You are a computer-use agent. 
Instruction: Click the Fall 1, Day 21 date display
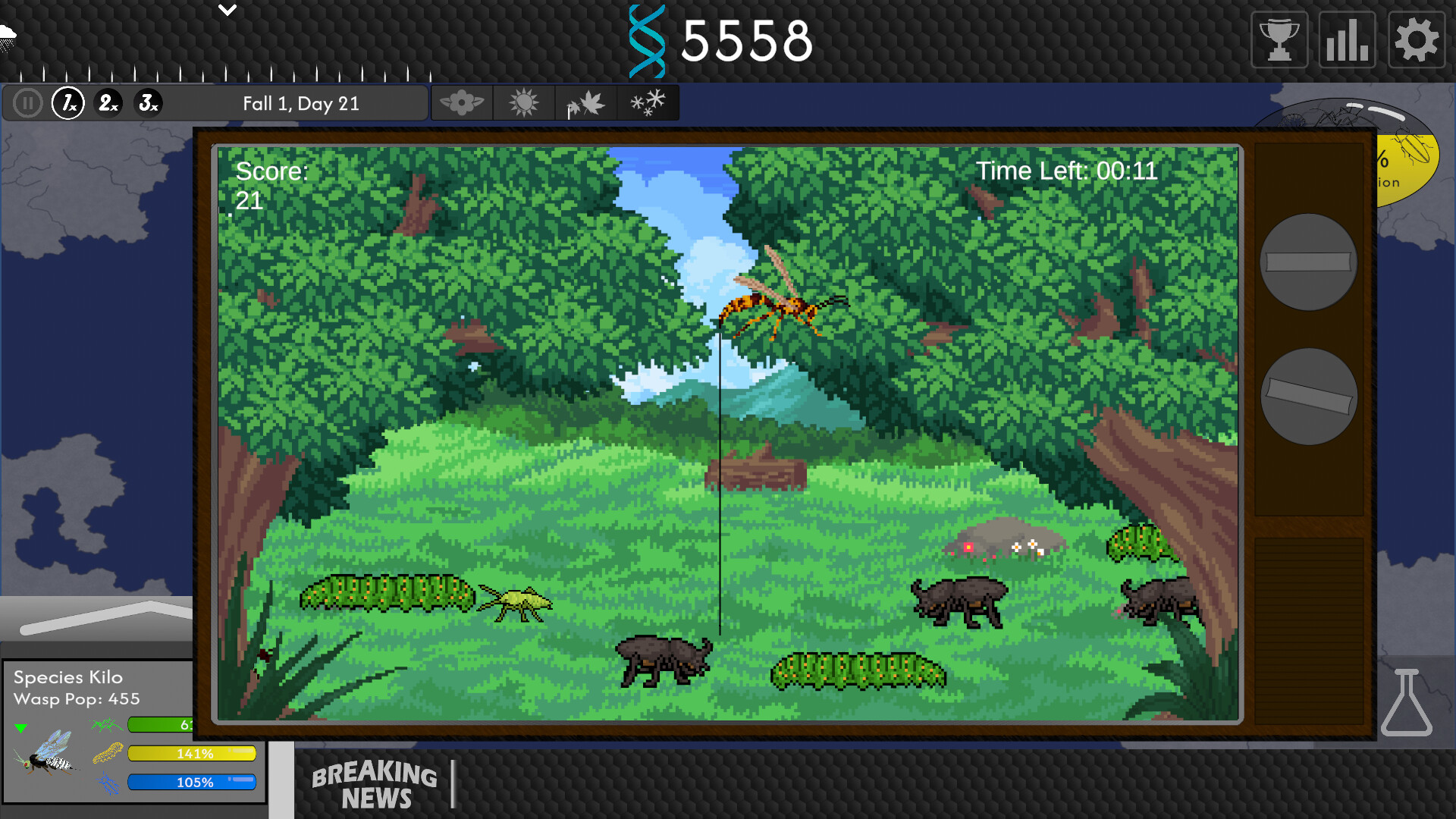tap(300, 103)
